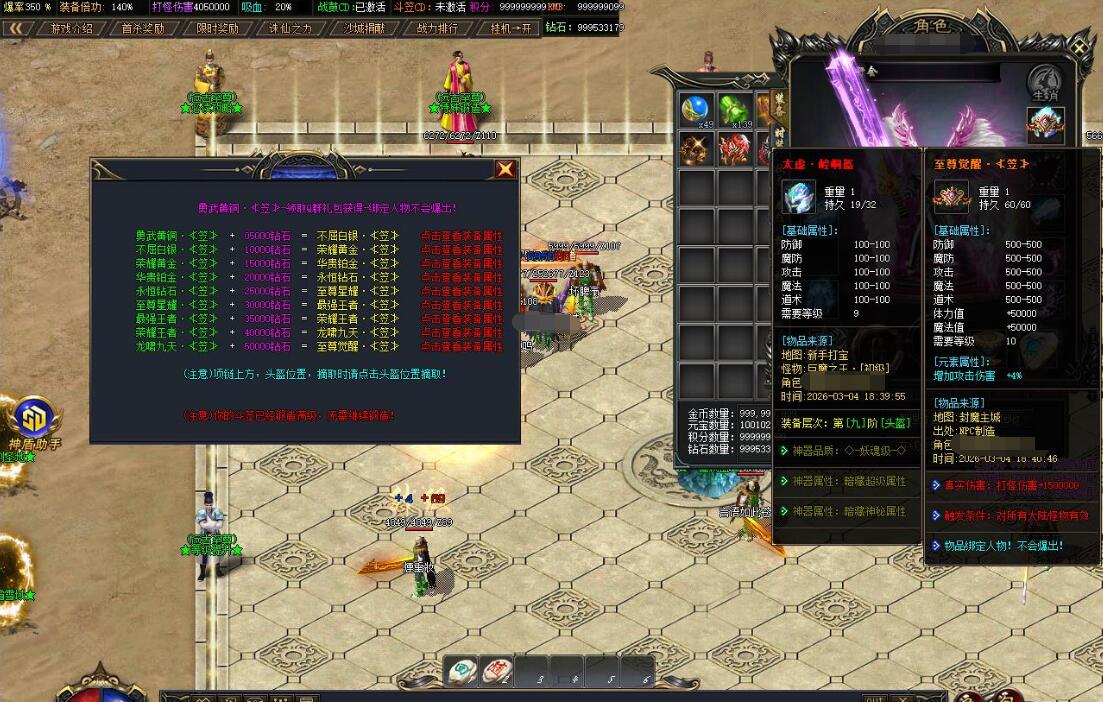
Task: Select the green scroll item in the bag
Action: (x=734, y=110)
